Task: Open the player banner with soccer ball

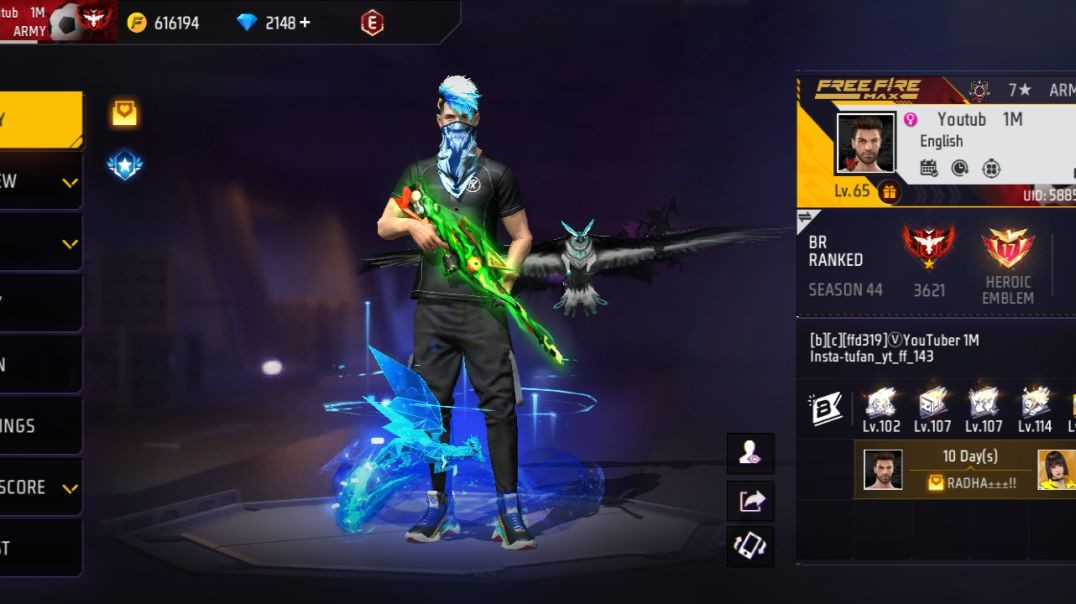Action: [58, 21]
